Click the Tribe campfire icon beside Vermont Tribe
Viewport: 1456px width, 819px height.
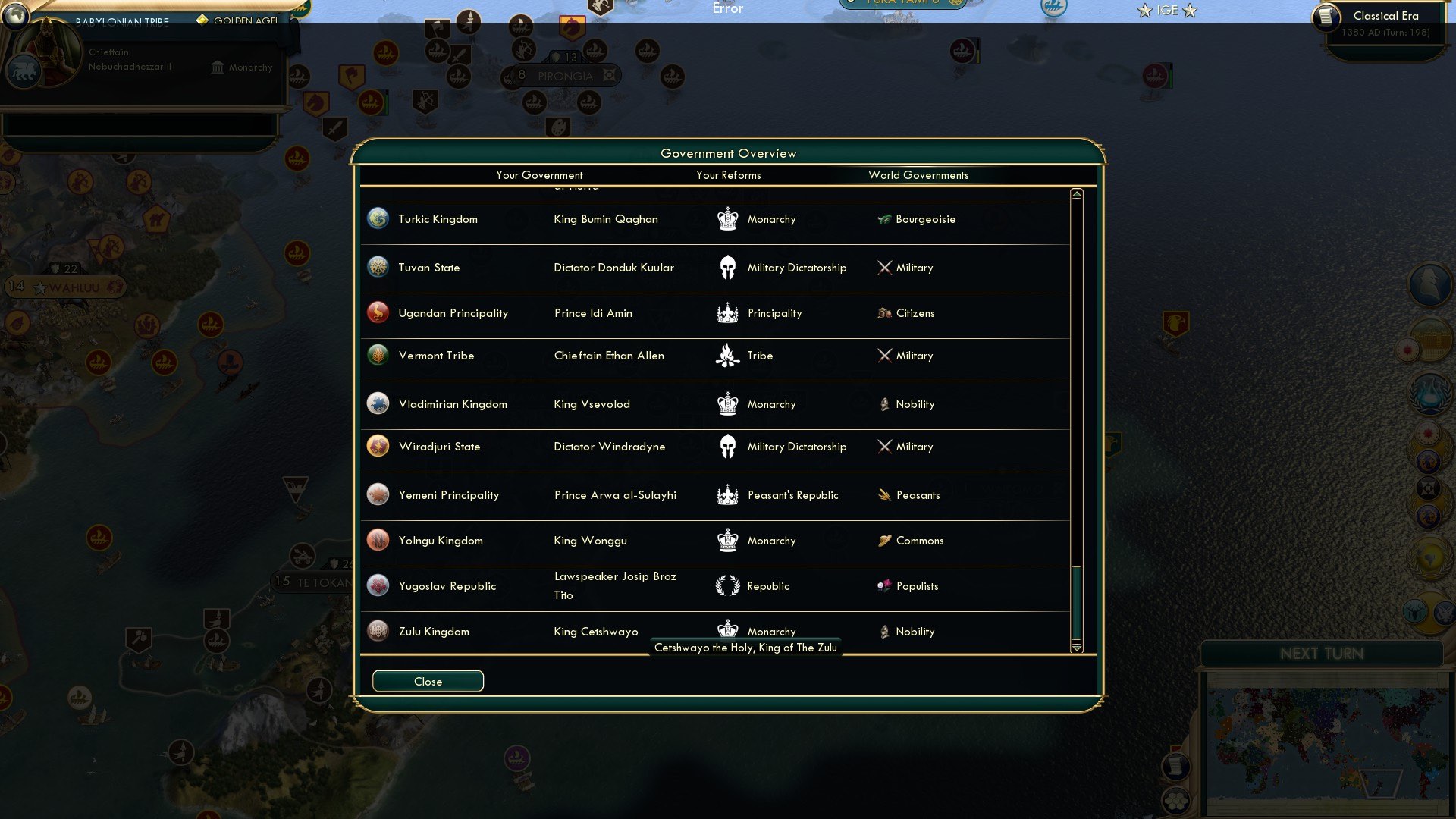click(728, 355)
